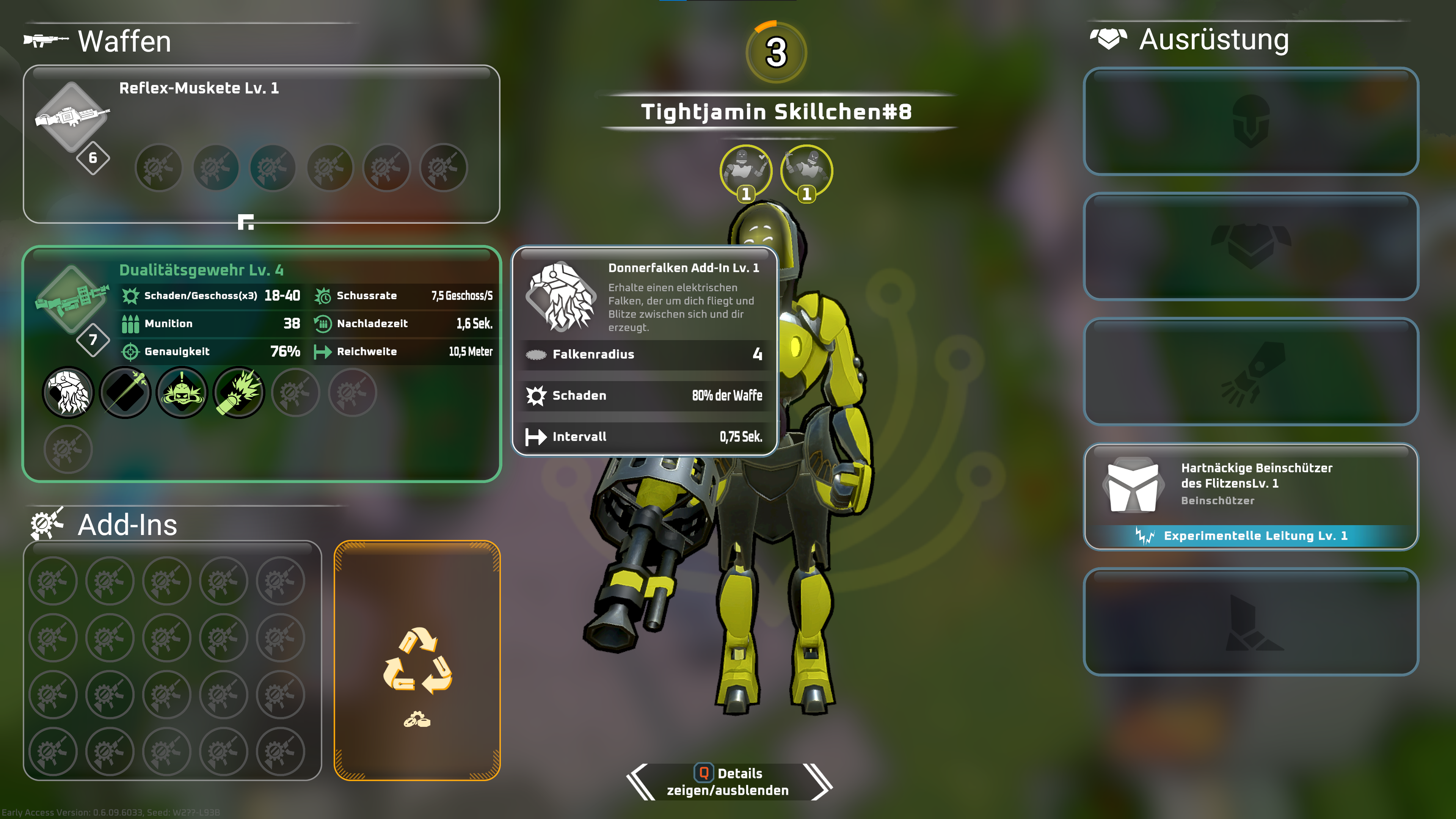Select the black syringe add-in slot
1456x819 pixels.
point(125,392)
